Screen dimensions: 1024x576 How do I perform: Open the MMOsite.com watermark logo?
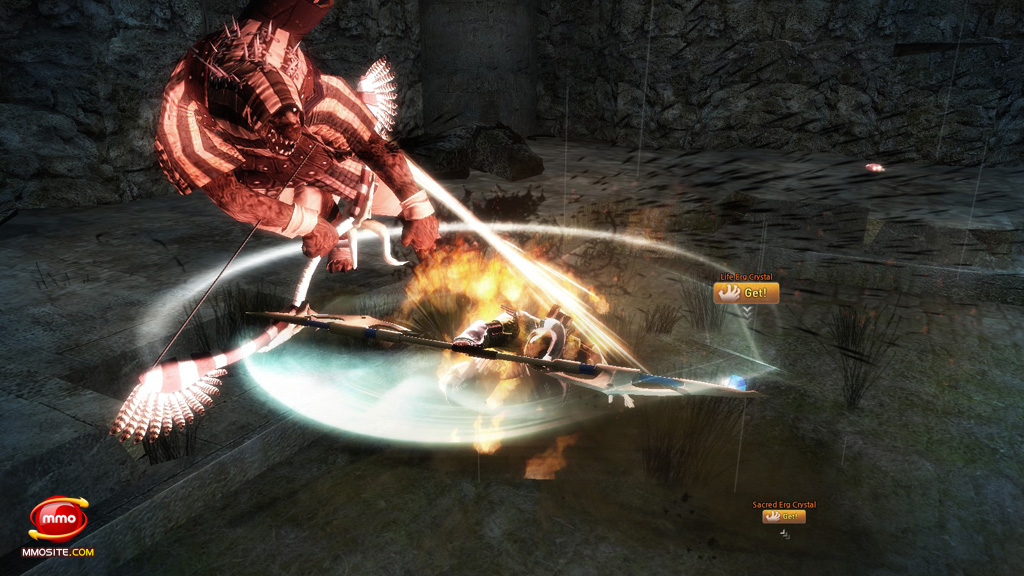[x=58, y=523]
